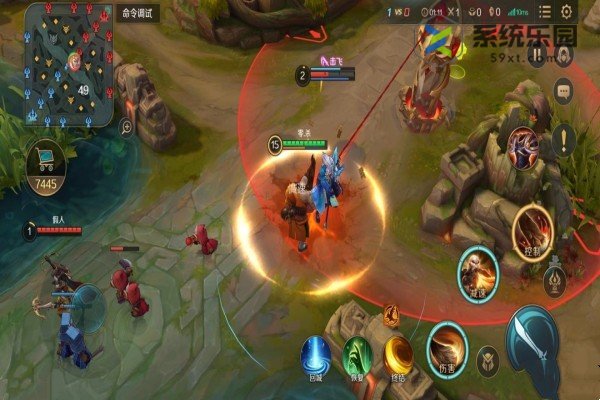Tap the magnifier button below the minimap

click(126, 127)
